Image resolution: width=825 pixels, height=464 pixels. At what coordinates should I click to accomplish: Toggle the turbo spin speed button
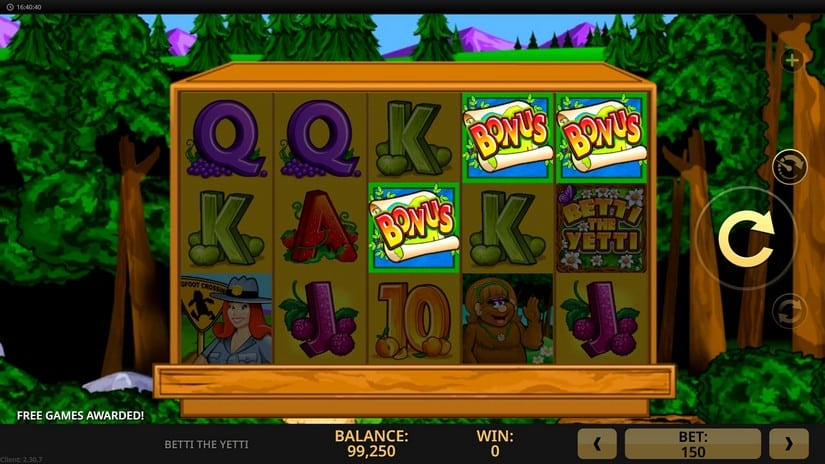(790, 166)
